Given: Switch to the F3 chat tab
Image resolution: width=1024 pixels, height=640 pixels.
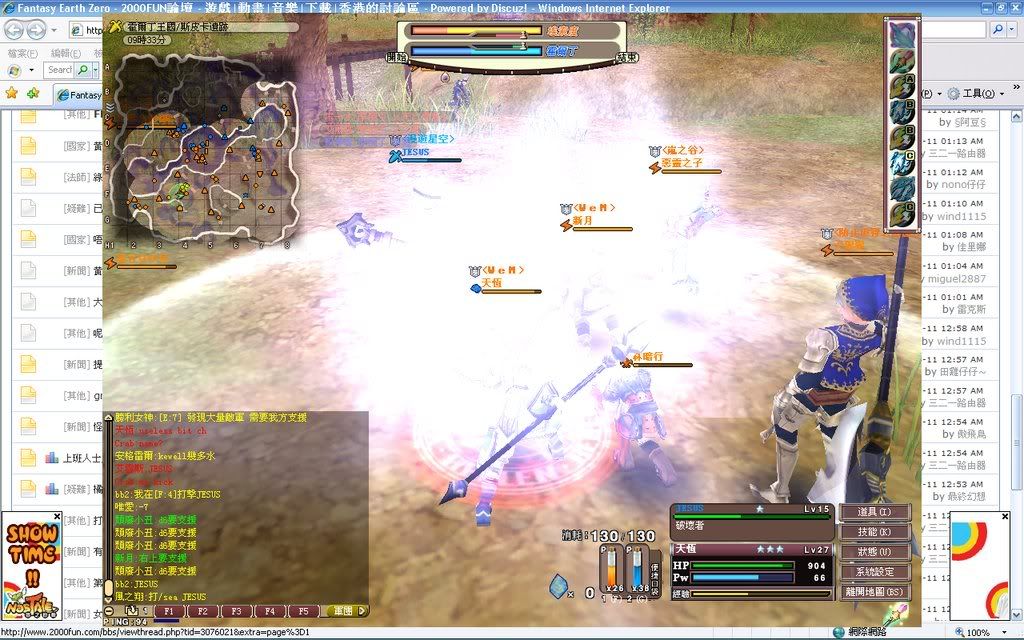Looking at the screenshot, I should (235, 611).
